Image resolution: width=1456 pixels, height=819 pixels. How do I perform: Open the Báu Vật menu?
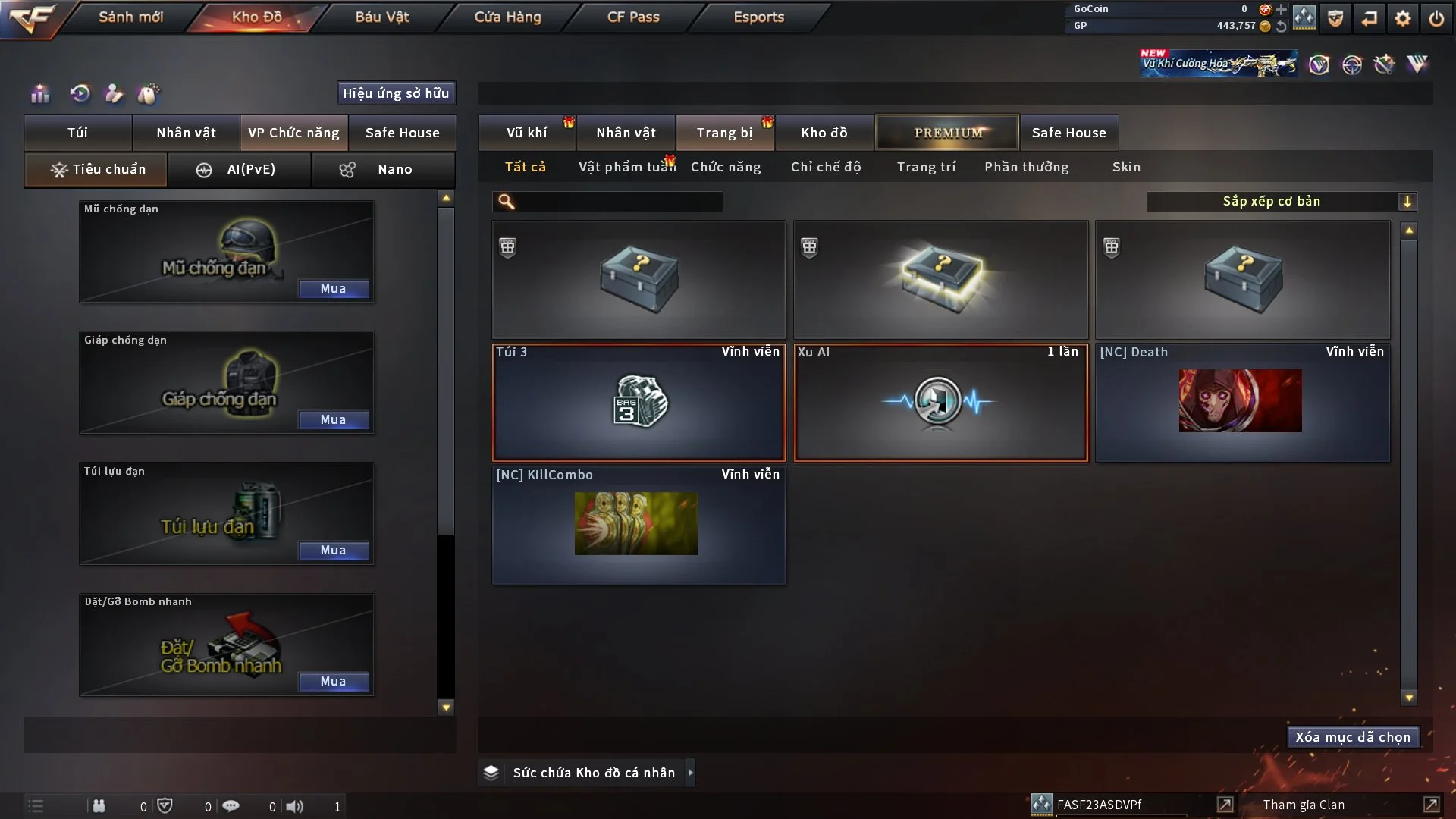click(x=381, y=17)
